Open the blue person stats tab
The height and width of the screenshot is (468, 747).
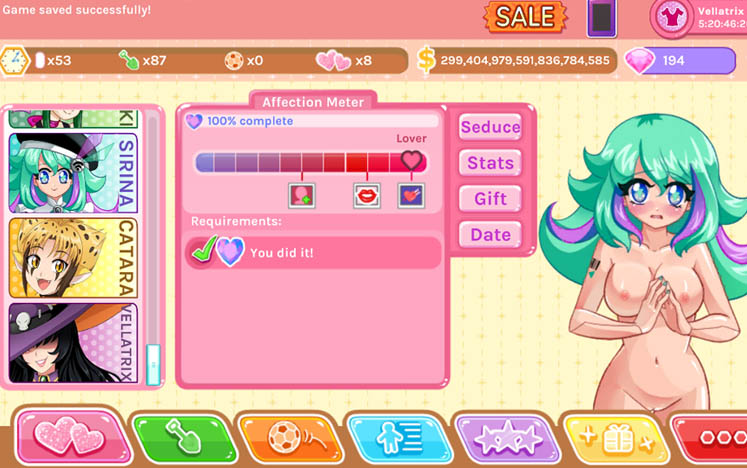(396, 438)
